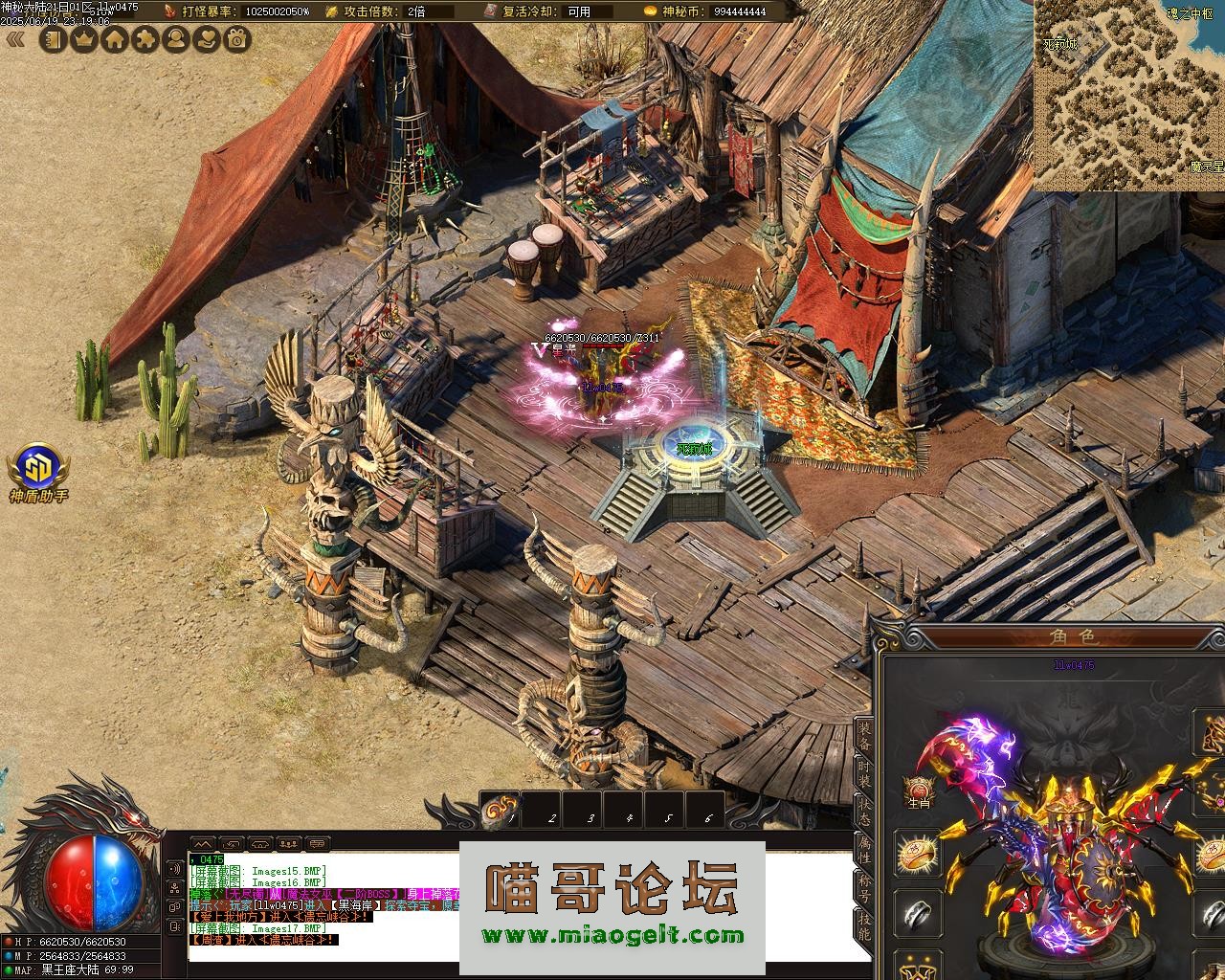1225x980 pixels.
Task: Switch to the 时装 fashion tab
Action: click(863, 774)
